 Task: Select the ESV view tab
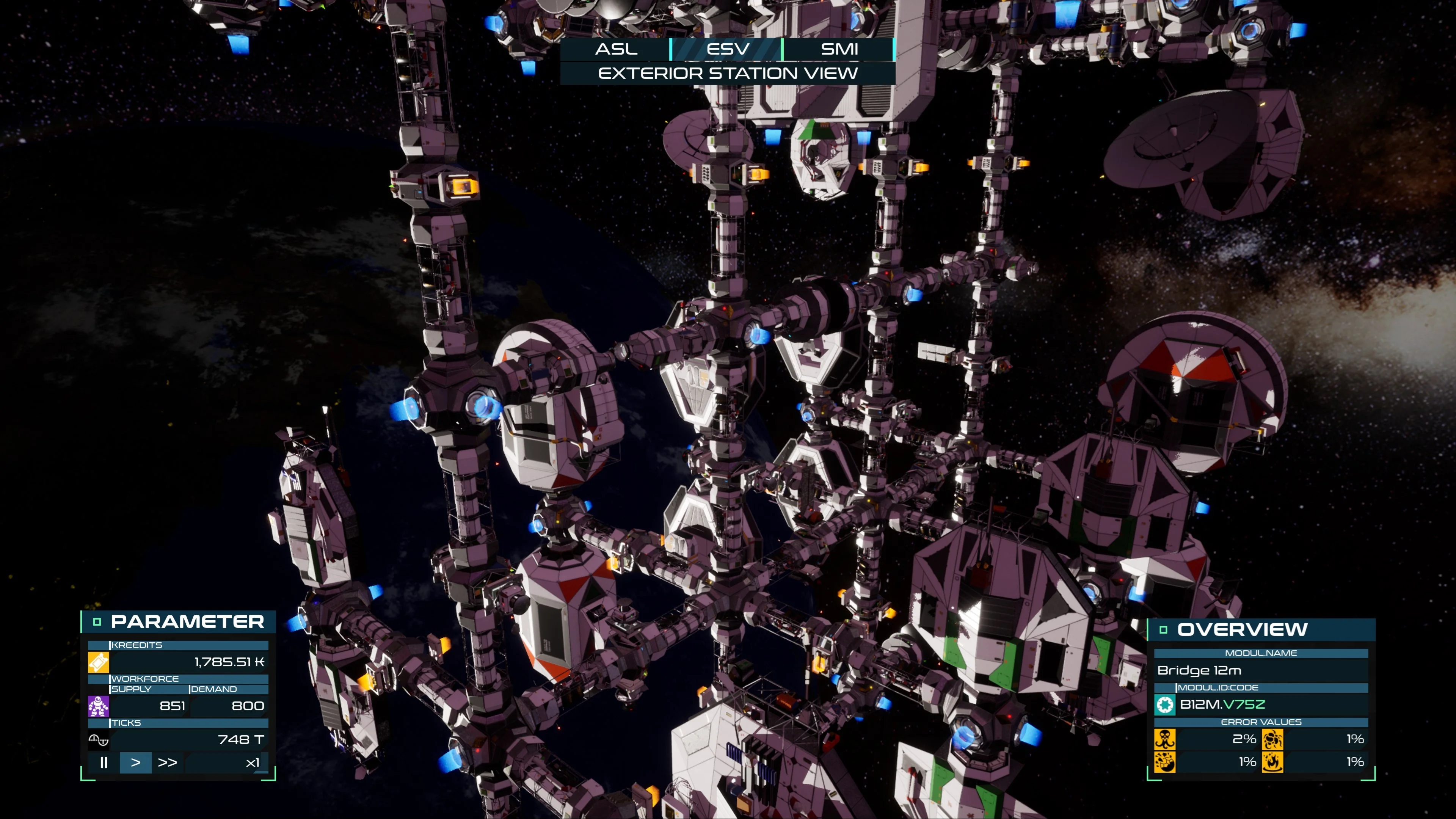728,49
